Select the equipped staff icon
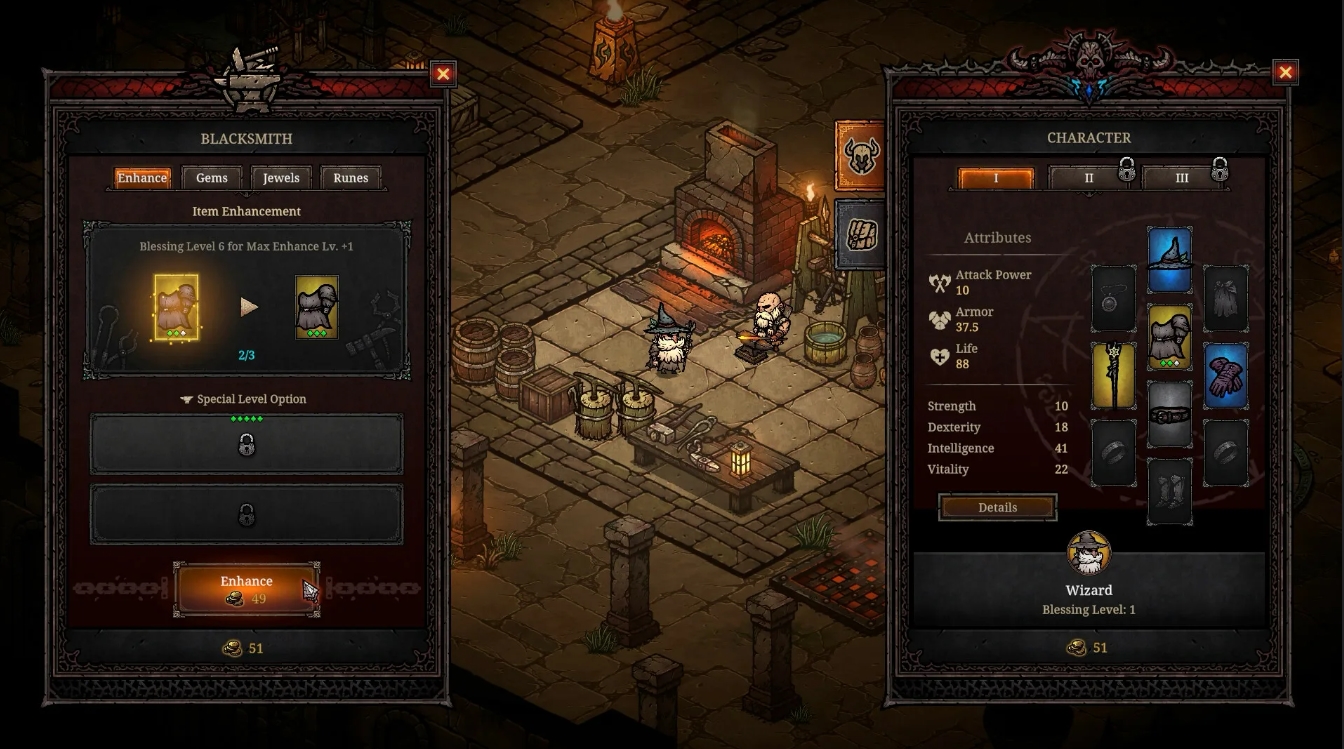The image size is (1344, 749). coord(1113,375)
